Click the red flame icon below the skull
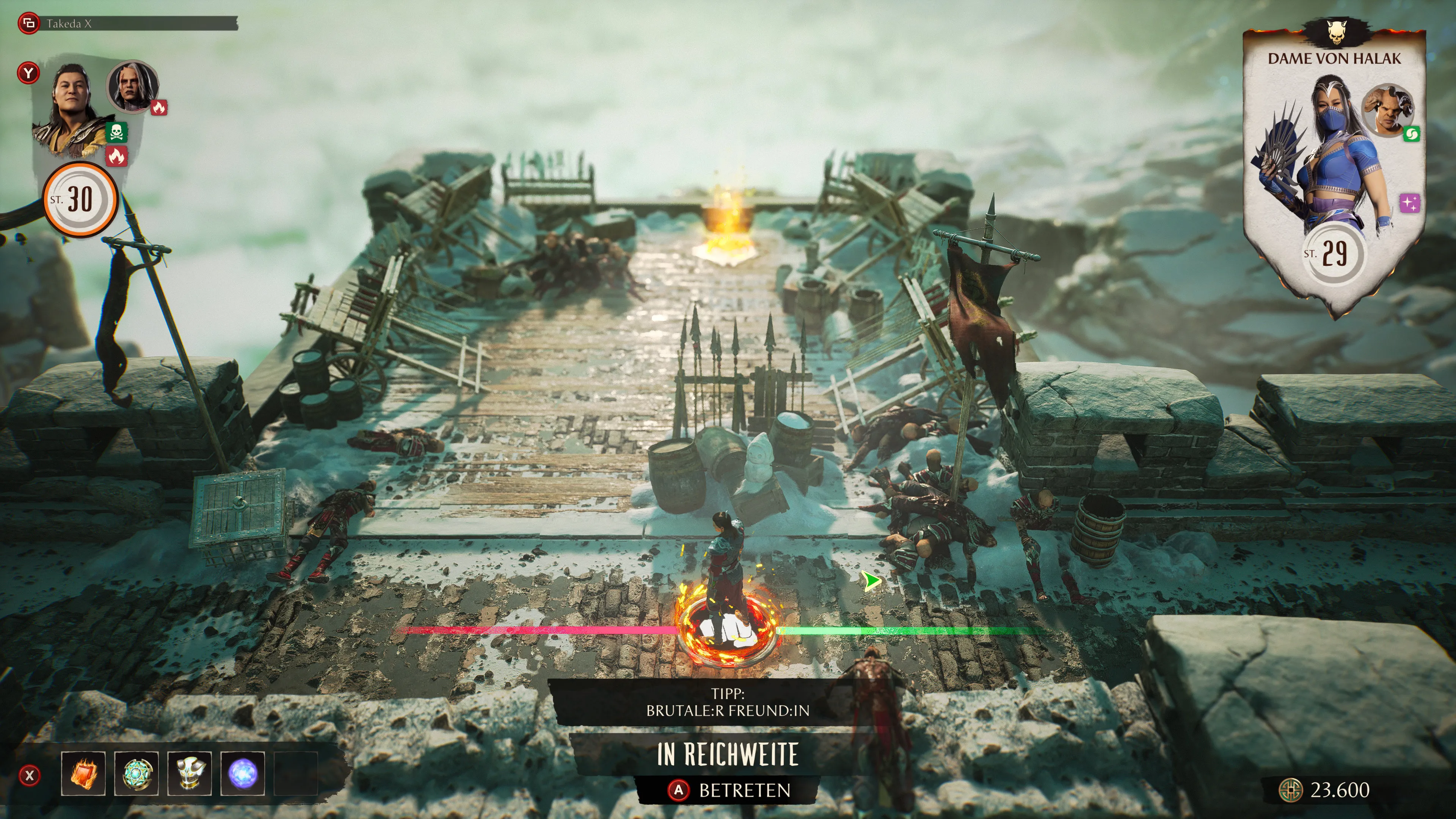 [x=116, y=155]
